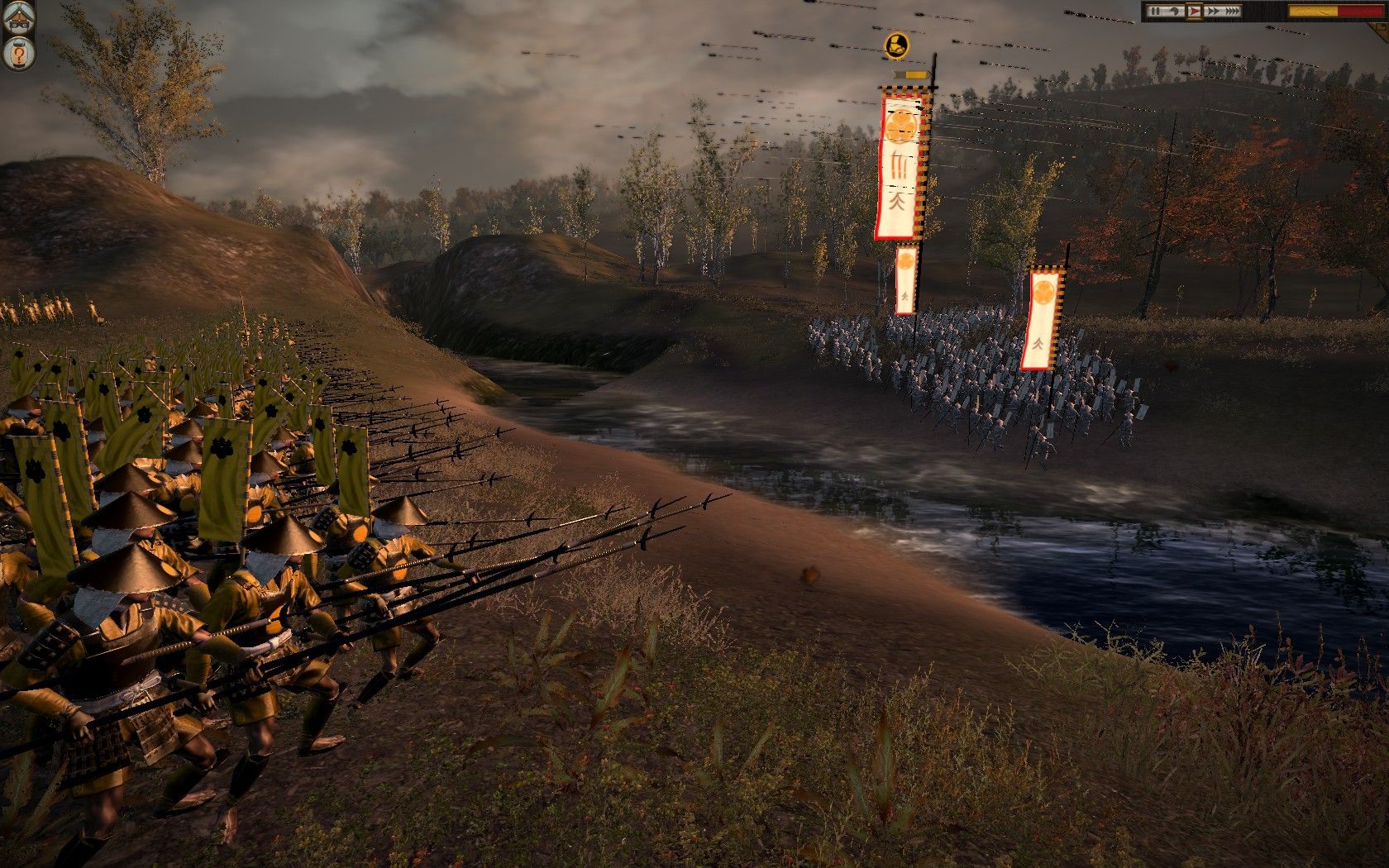Click the sandal unit marker above the banner
The height and width of the screenshot is (868, 1389).
pyautogui.click(x=895, y=45)
